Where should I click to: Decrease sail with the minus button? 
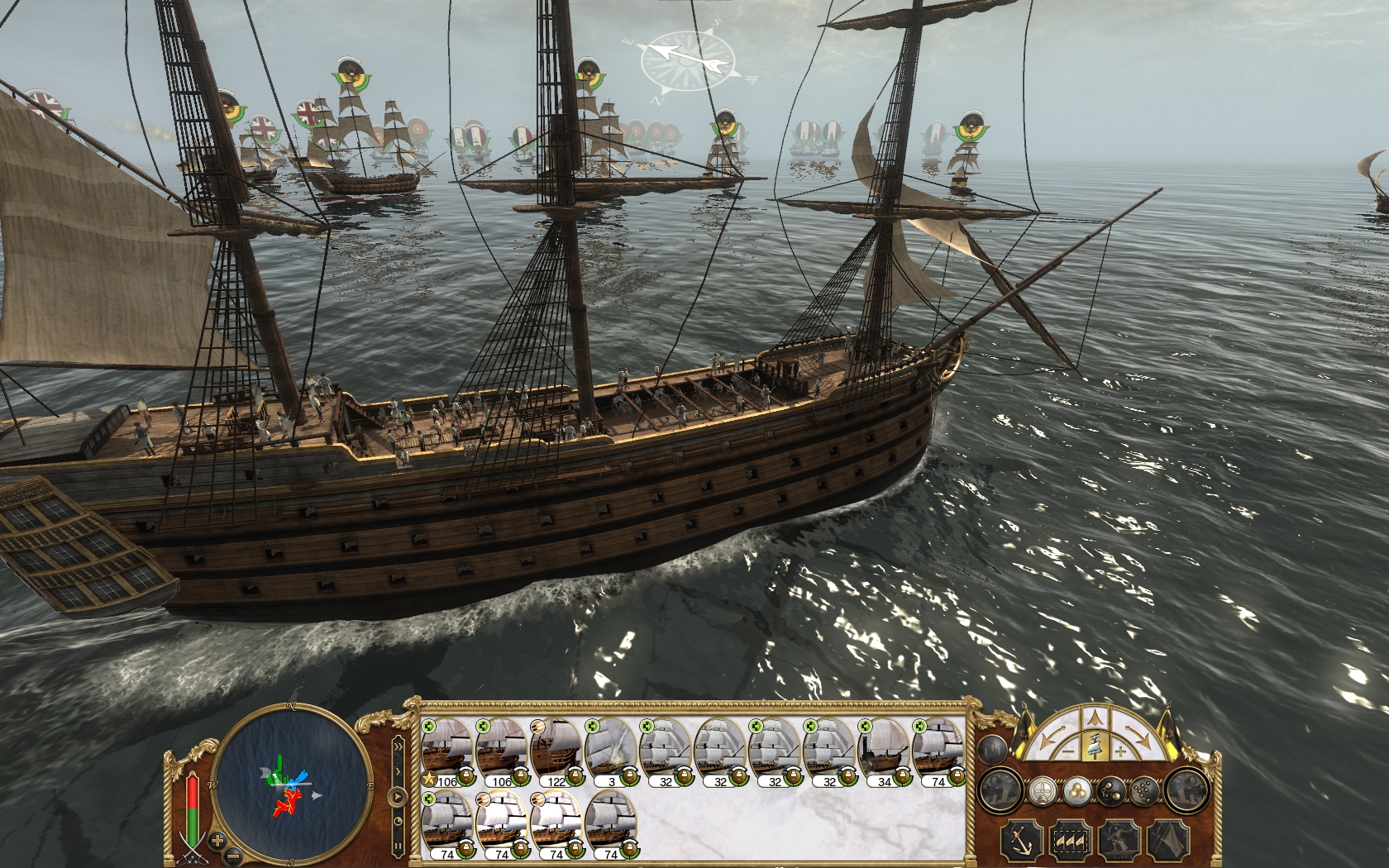[1068, 751]
